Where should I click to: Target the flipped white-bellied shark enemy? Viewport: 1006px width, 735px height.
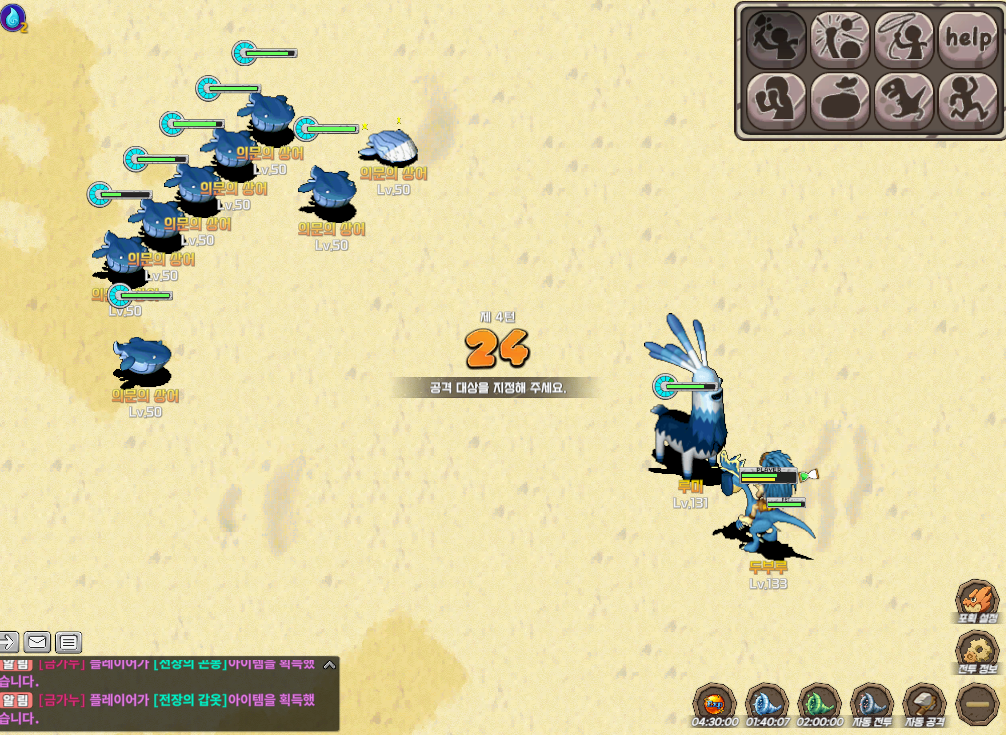coord(390,149)
